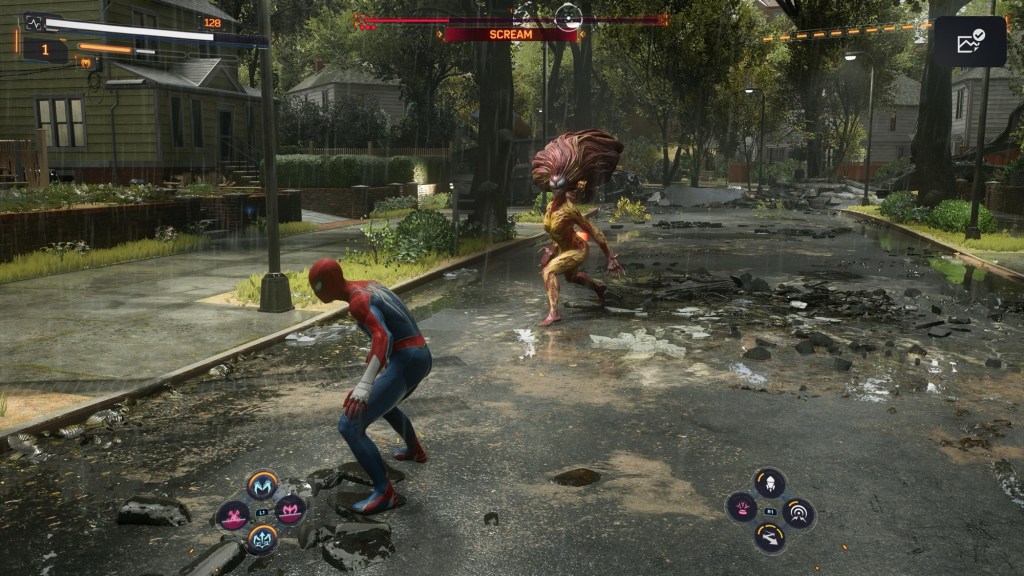1024x576 pixels.
Task: Select the zigzag arrow gadget
Action: click(769, 538)
